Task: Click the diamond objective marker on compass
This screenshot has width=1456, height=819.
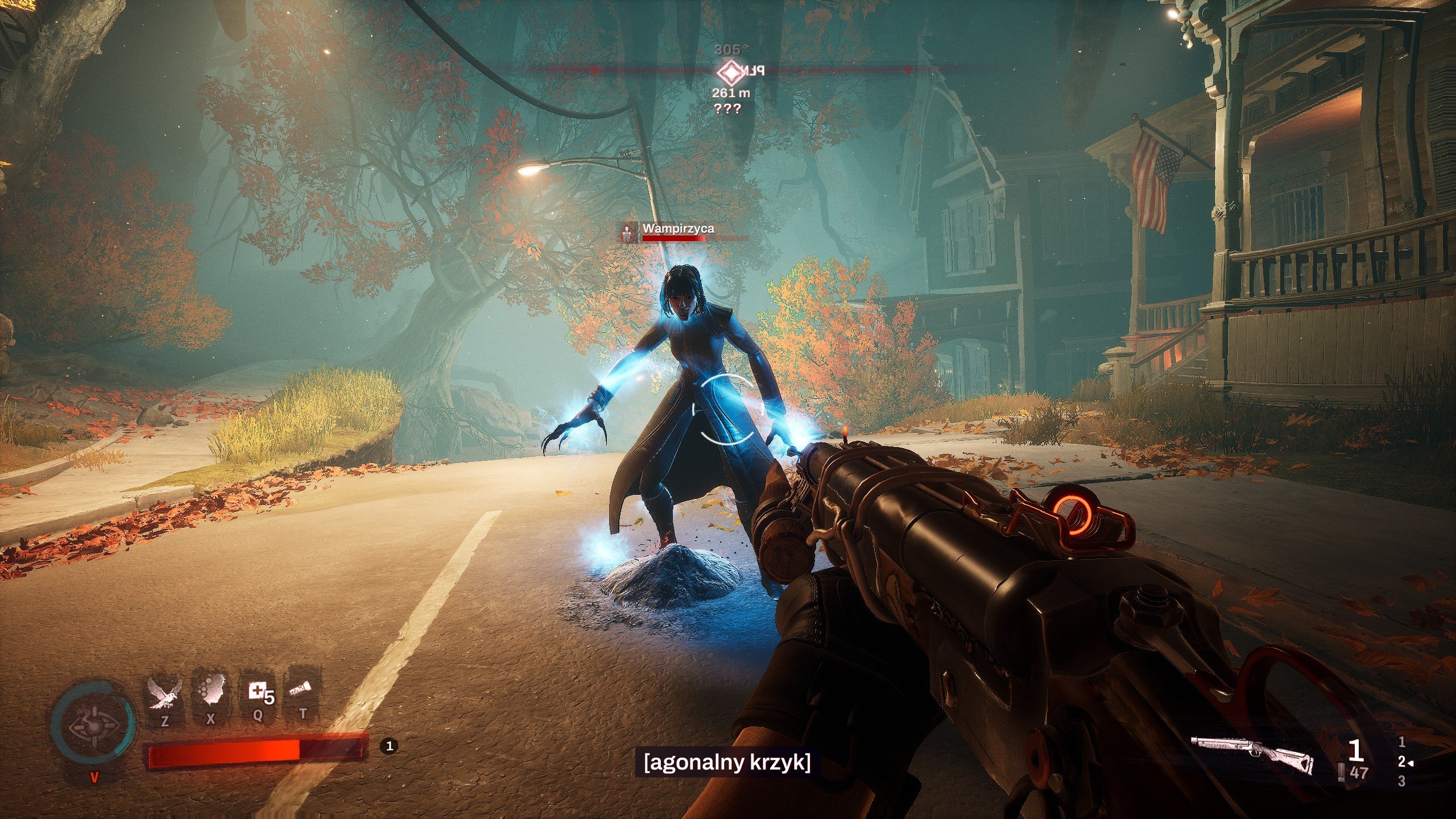Action: click(729, 72)
